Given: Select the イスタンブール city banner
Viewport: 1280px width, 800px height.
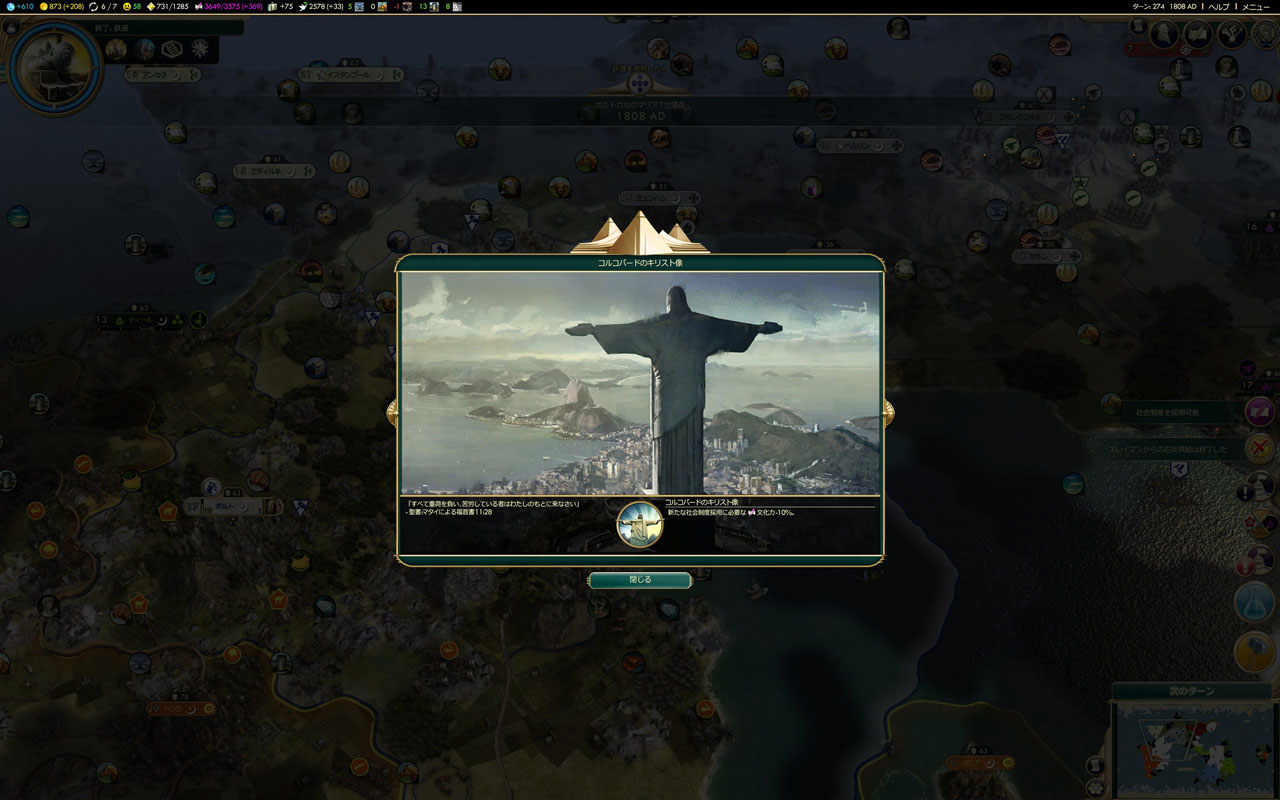Looking at the screenshot, I should (x=354, y=74).
